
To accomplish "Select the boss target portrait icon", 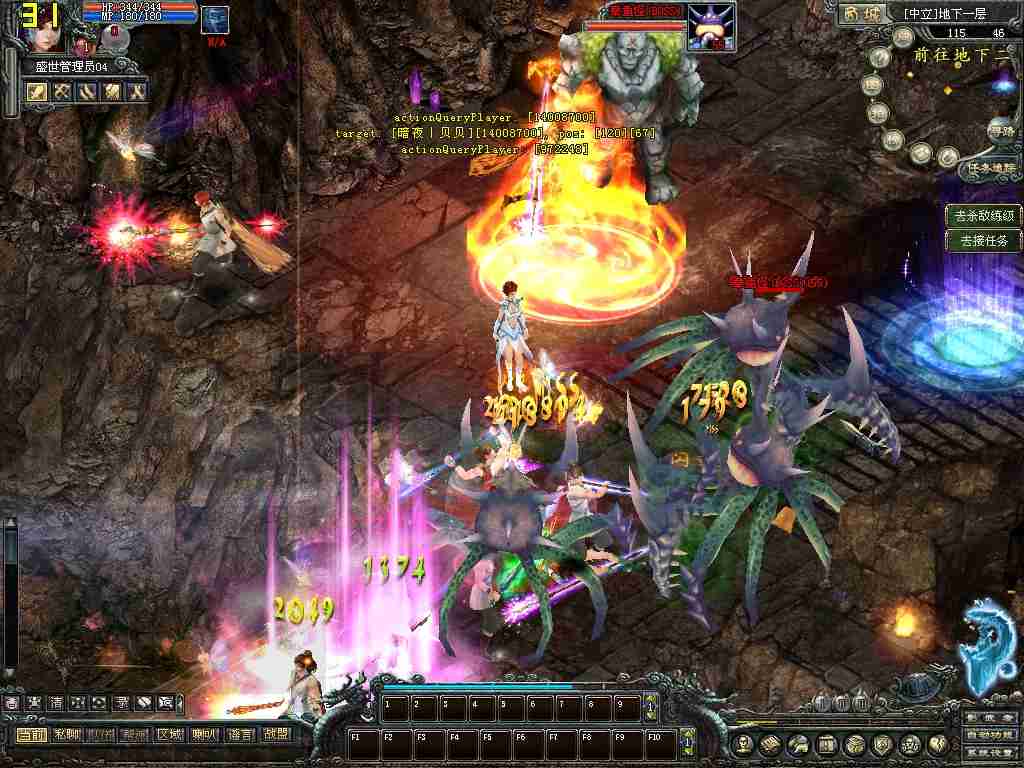I will pyautogui.click(x=711, y=26).
